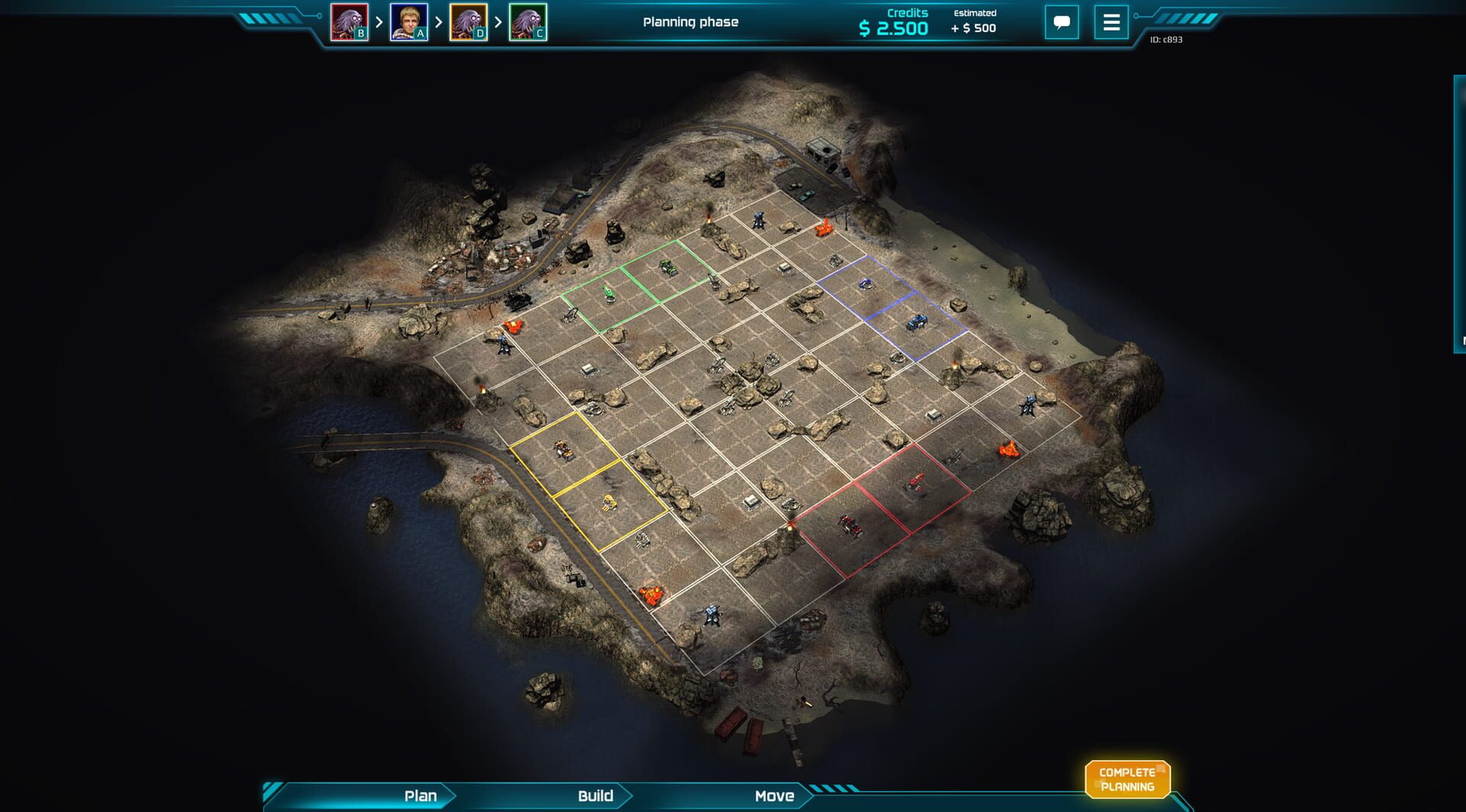Open the chat message panel

tap(1062, 22)
